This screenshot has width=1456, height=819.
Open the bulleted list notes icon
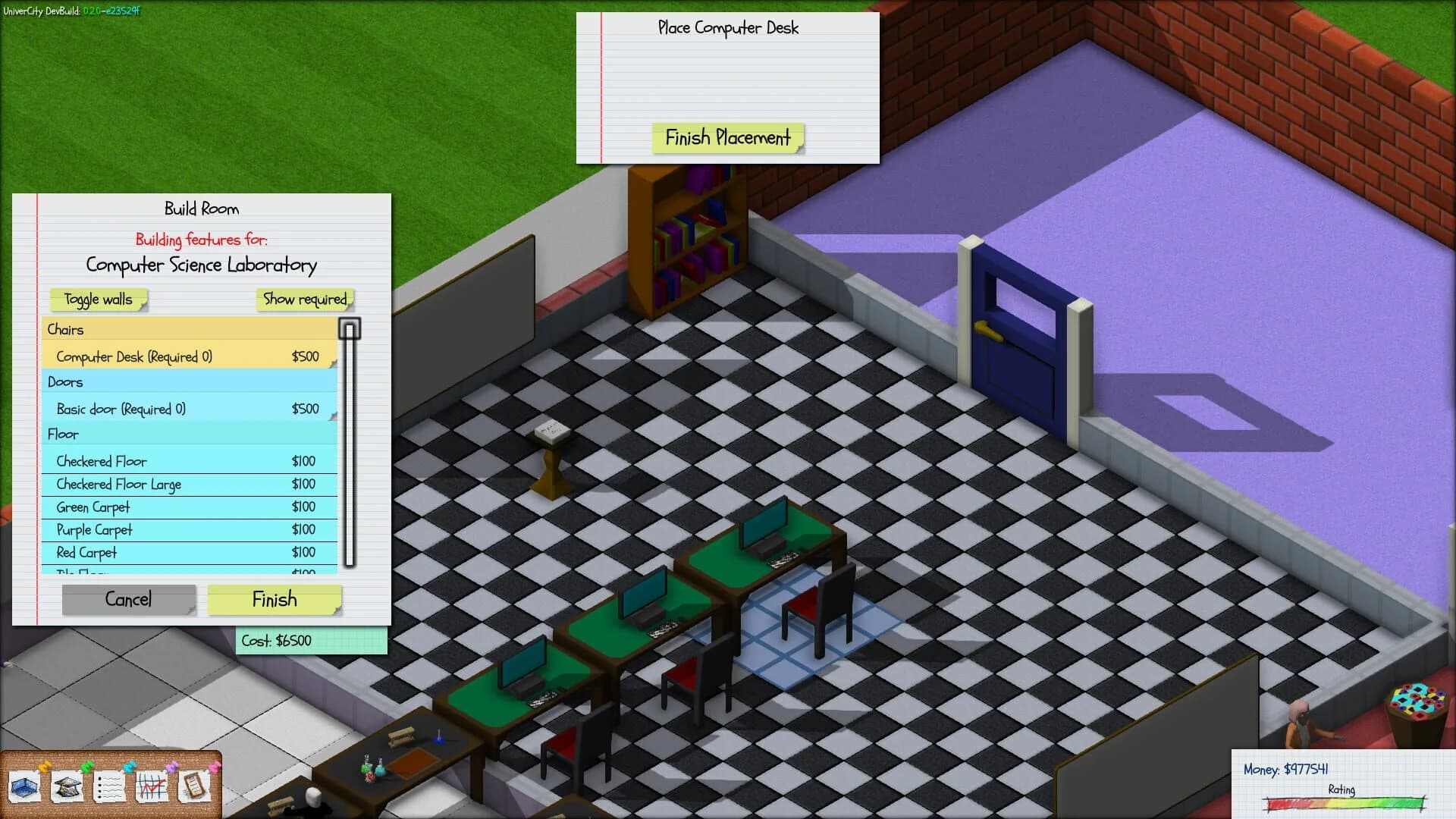[110, 787]
